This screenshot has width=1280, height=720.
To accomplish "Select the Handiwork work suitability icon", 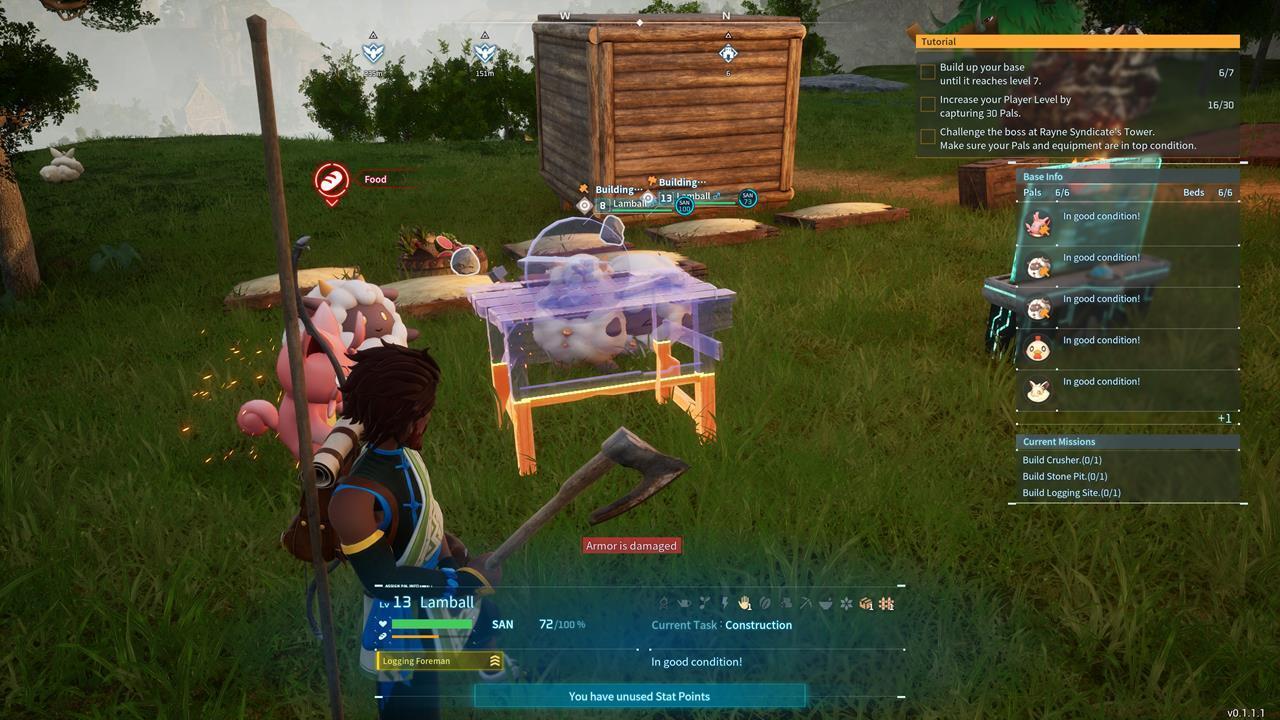I will 745,603.
